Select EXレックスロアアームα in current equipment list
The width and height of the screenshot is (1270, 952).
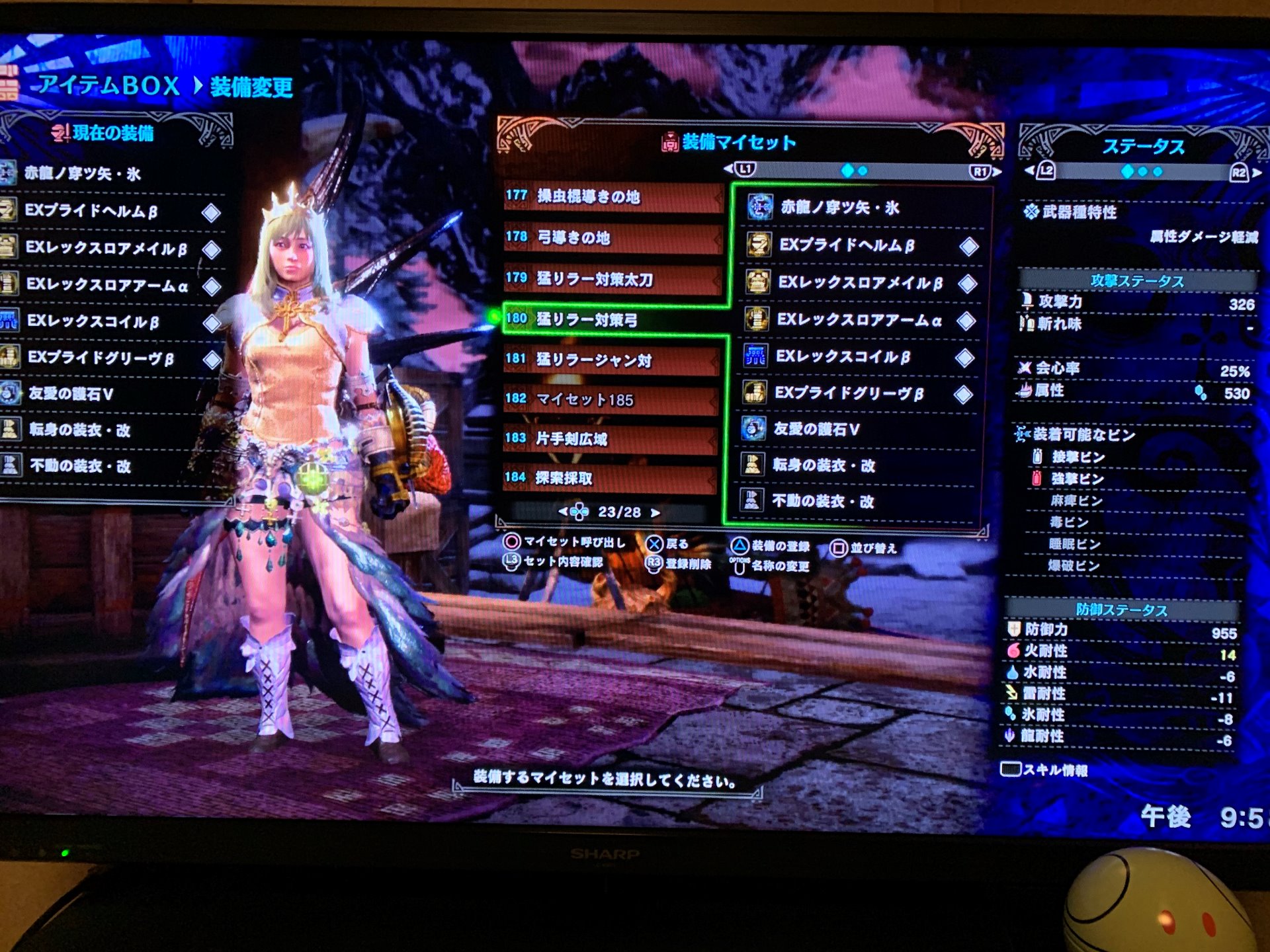[107, 286]
